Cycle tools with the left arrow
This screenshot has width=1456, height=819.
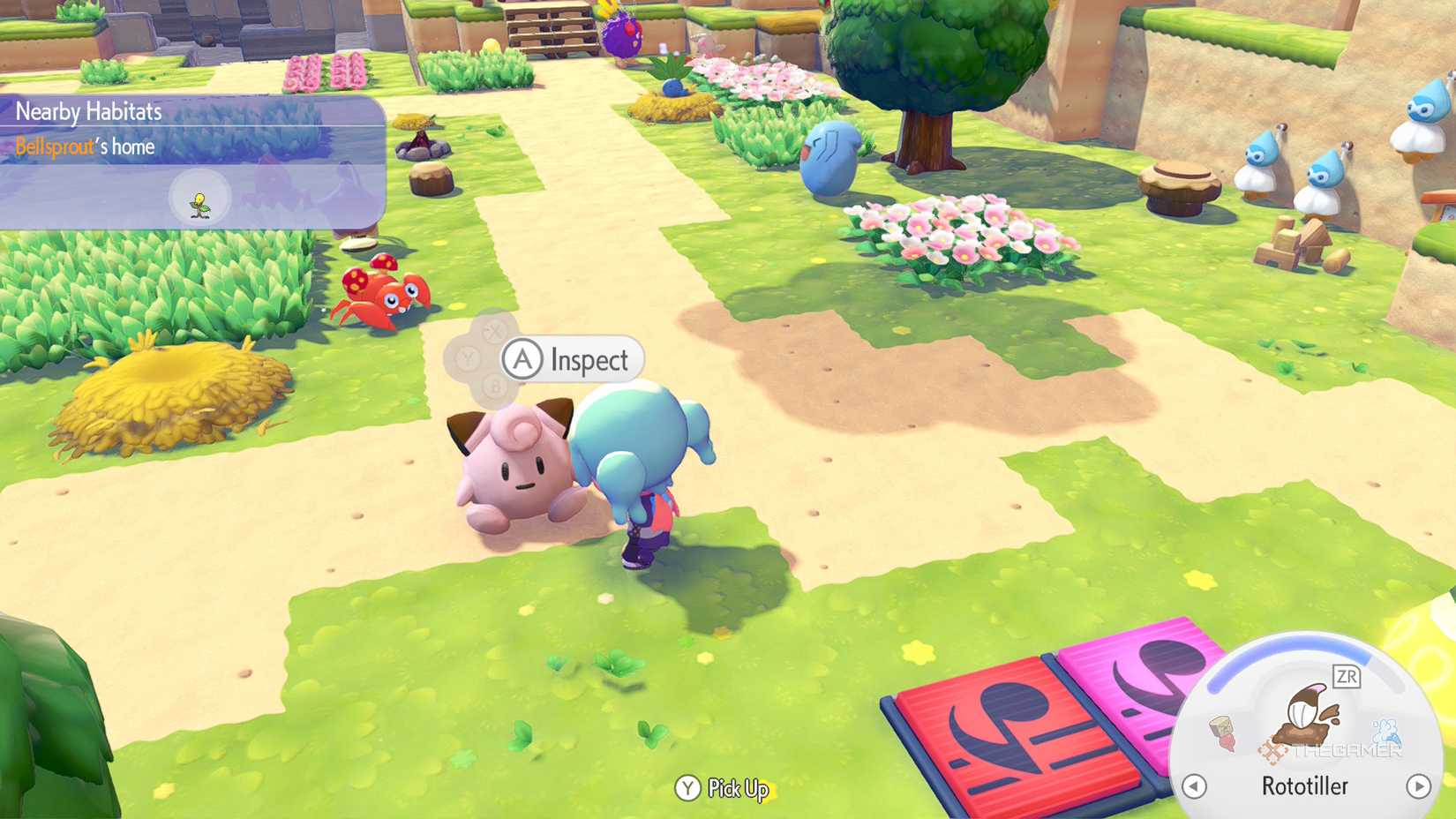tap(1194, 785)
